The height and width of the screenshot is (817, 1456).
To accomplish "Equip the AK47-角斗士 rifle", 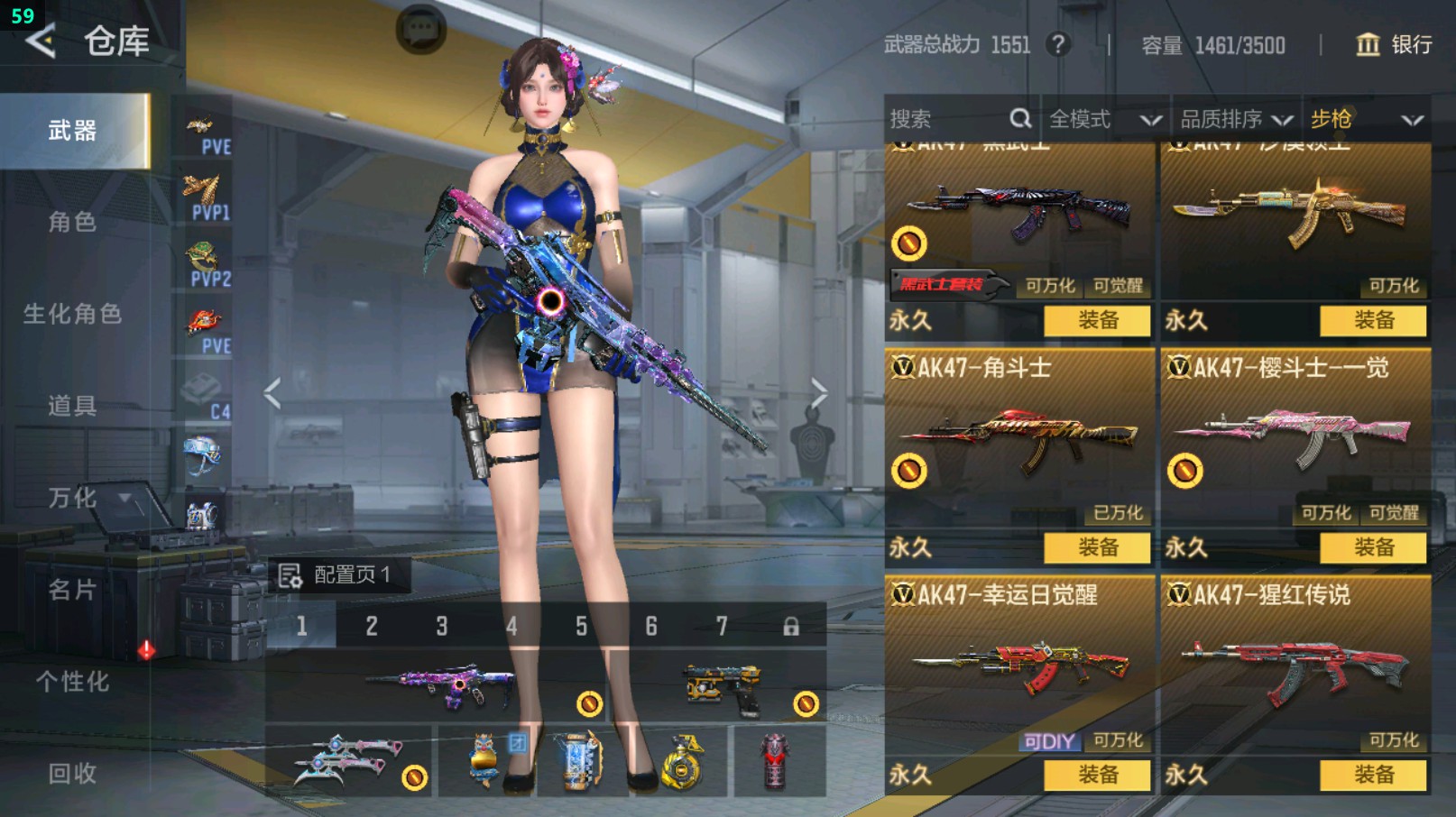I will pos(1097,547).
